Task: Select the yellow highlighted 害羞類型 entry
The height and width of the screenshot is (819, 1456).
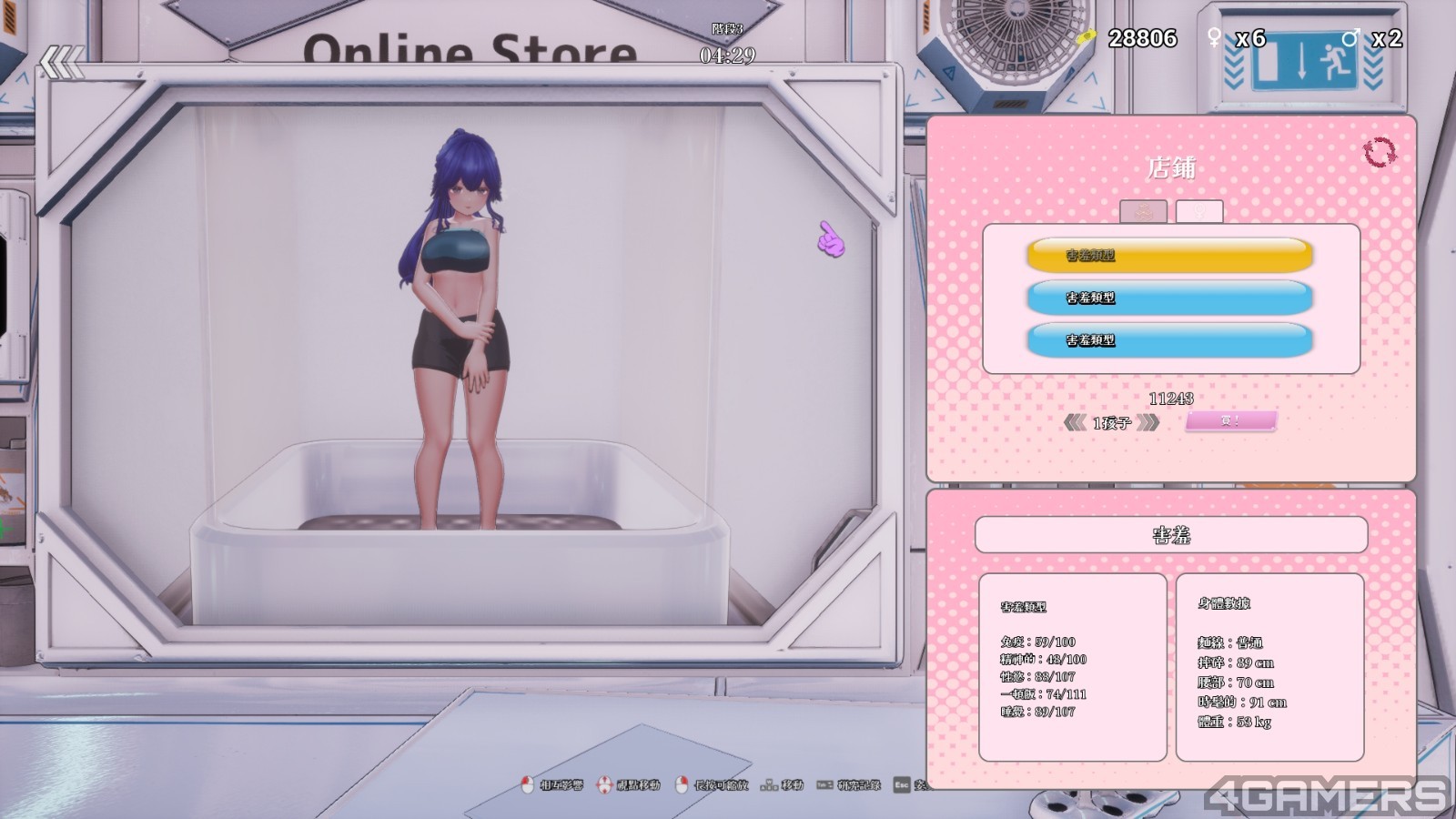Action: coord(1169,255)
